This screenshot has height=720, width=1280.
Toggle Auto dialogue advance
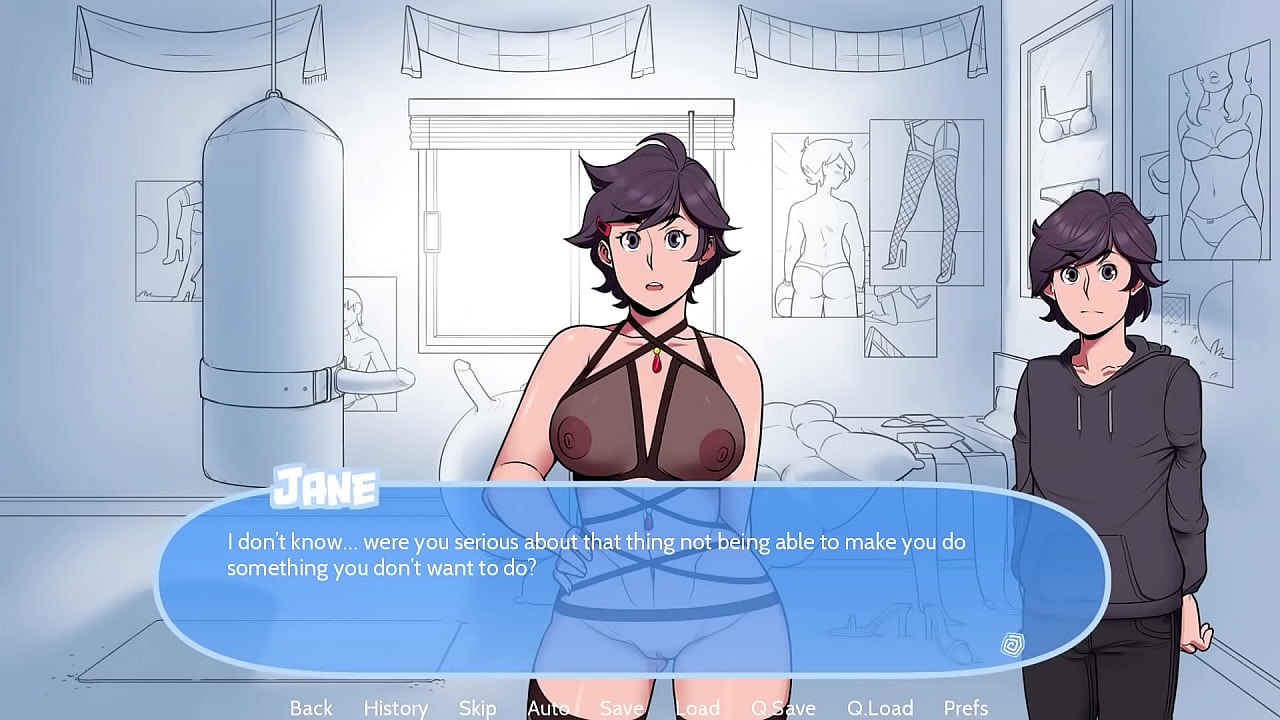(x=548, y=708)
